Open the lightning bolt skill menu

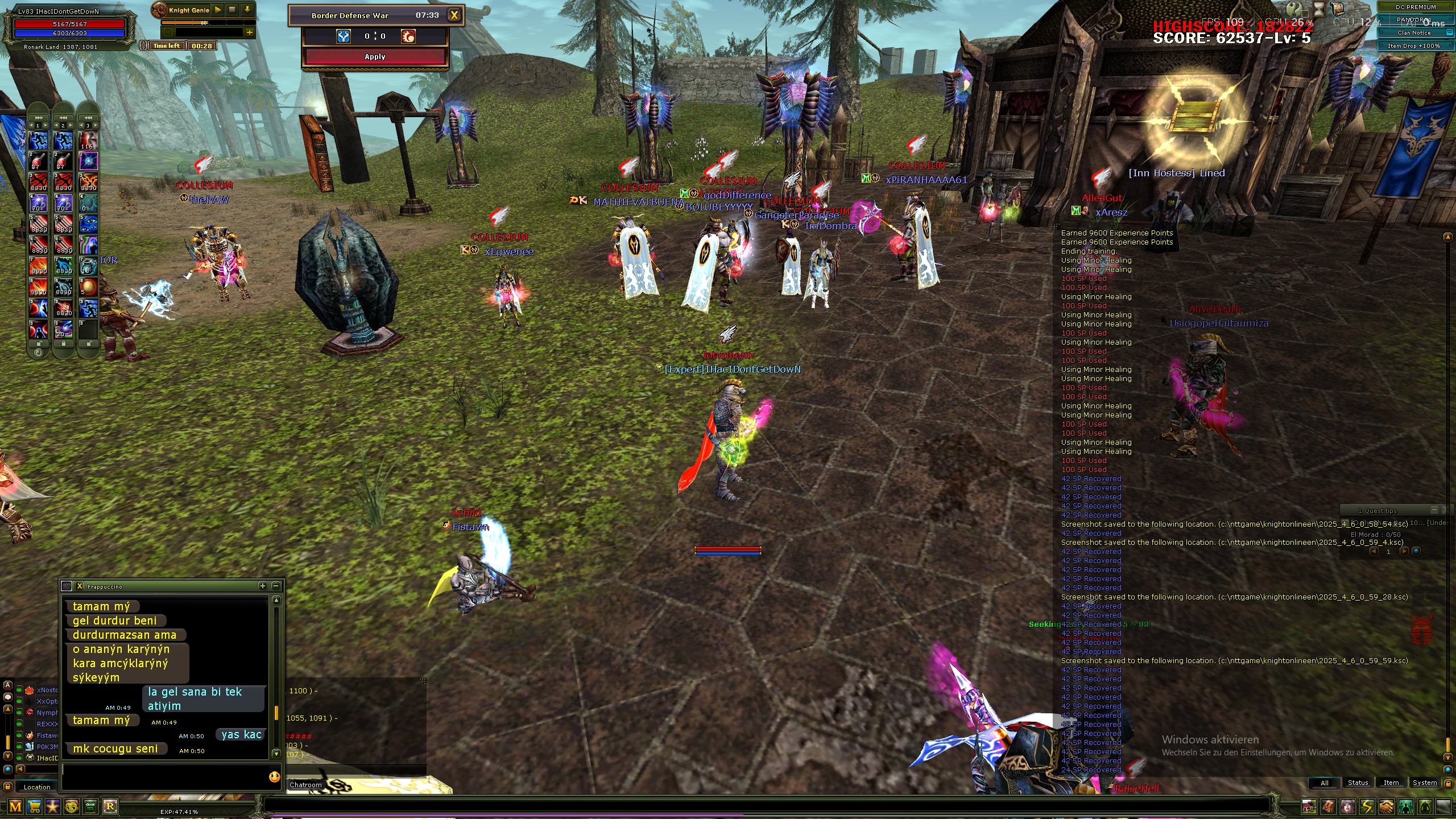pyautogui.click(x=1367, y=806)
